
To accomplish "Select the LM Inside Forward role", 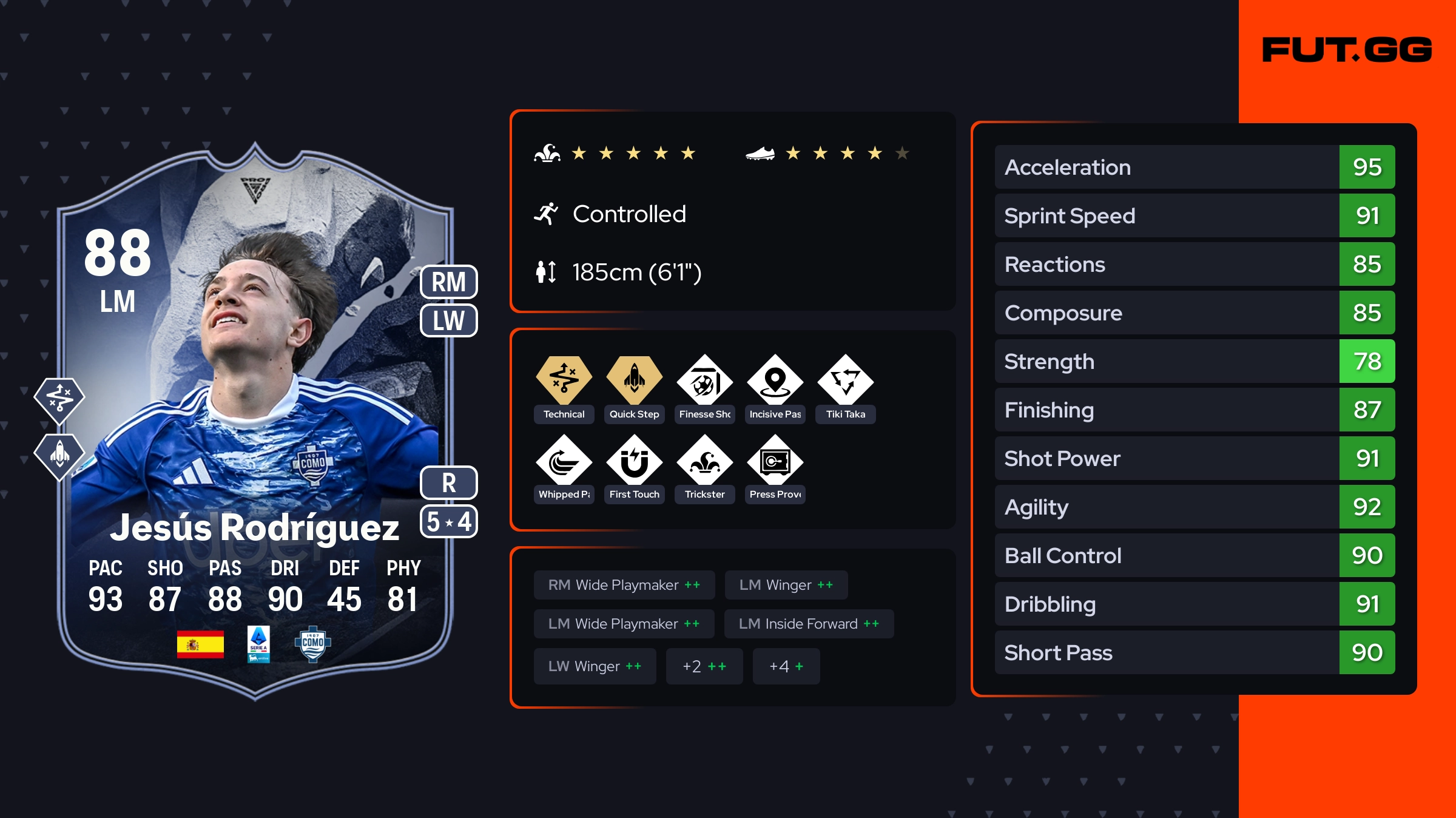I will click(x=808, y=624).
